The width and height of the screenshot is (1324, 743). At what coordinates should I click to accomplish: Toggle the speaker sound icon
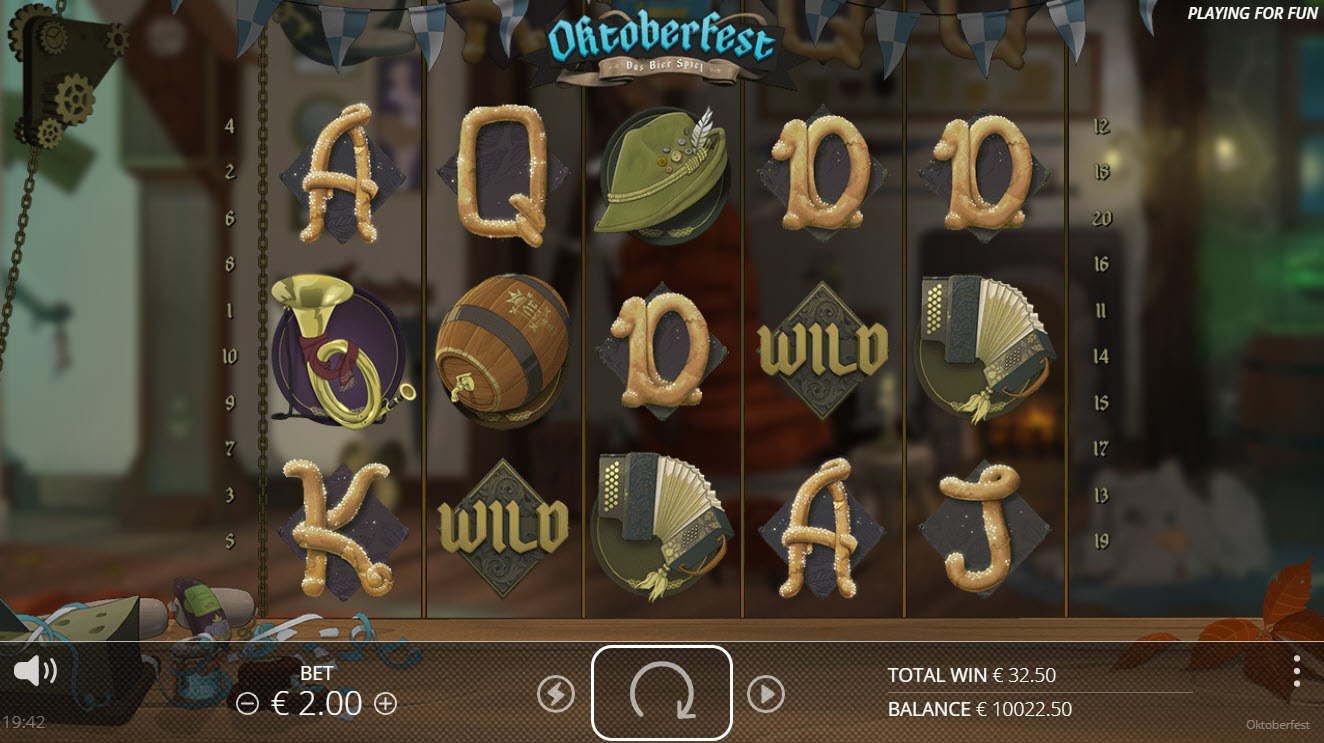pos(35,671)
